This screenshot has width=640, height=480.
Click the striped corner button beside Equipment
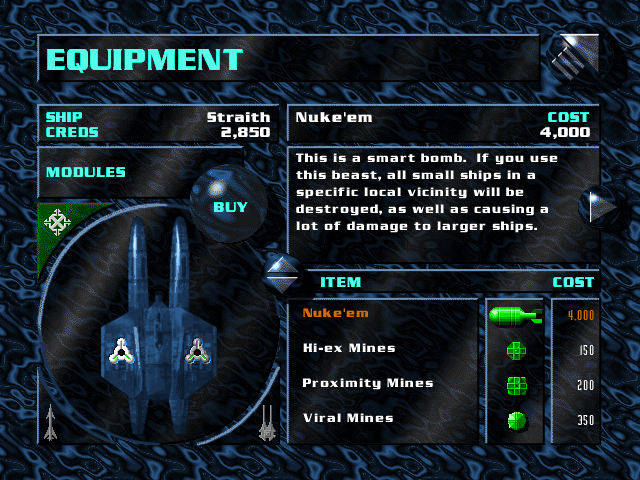coord(574,58)
